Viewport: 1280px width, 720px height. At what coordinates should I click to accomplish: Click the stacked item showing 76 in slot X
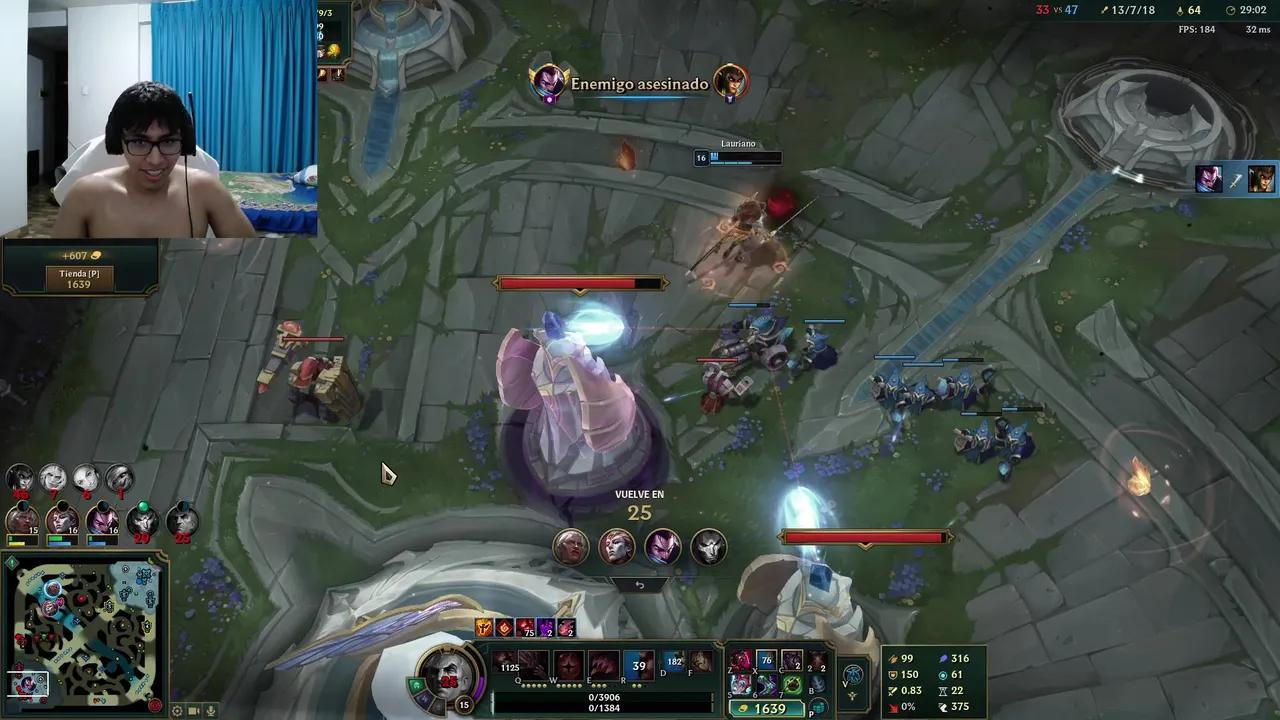(766, 658)
